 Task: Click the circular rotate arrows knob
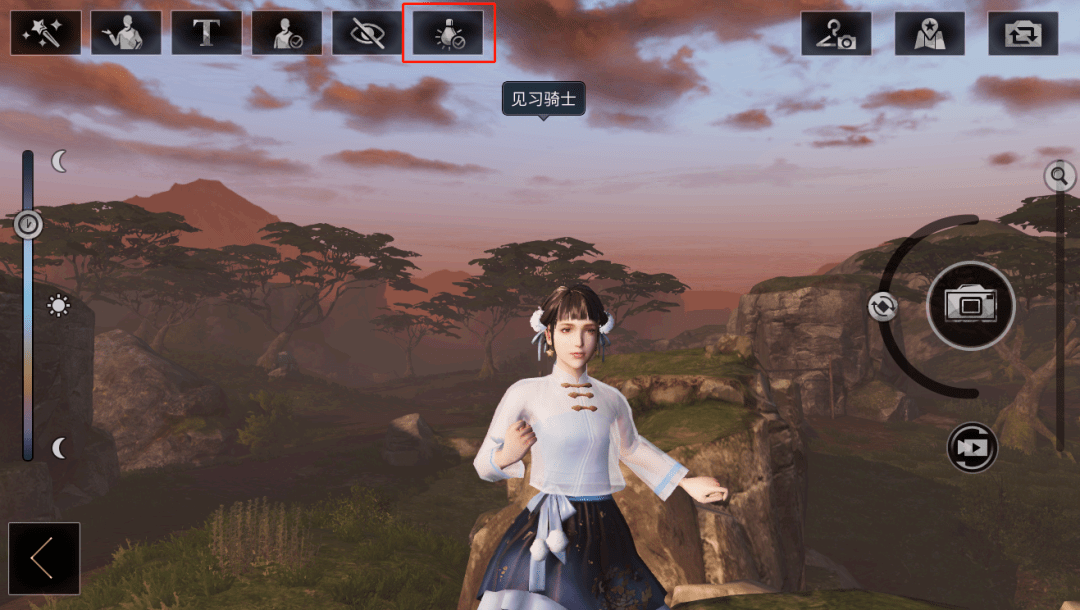tap(883, 306)
